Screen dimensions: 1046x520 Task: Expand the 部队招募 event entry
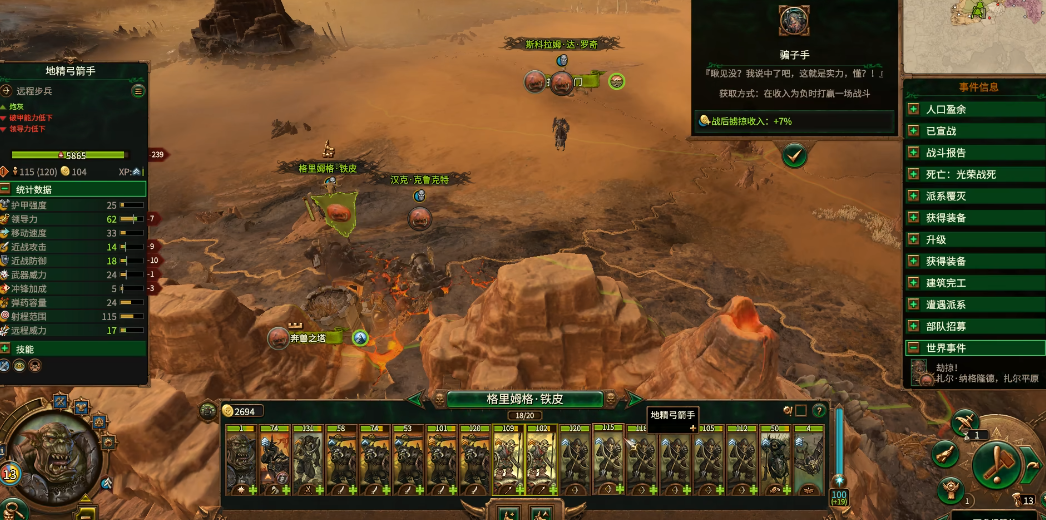(913, 326)
